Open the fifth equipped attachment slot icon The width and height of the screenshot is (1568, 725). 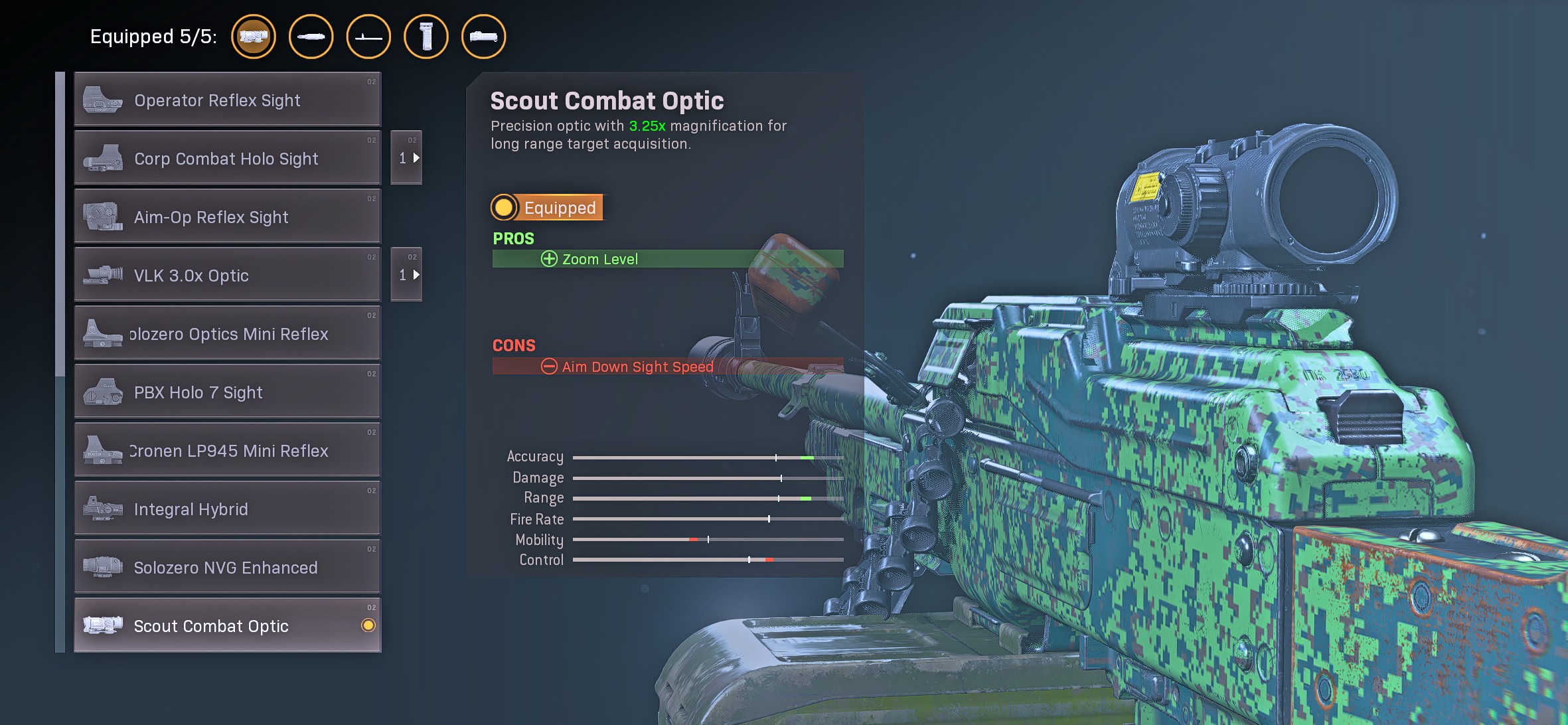483,37
